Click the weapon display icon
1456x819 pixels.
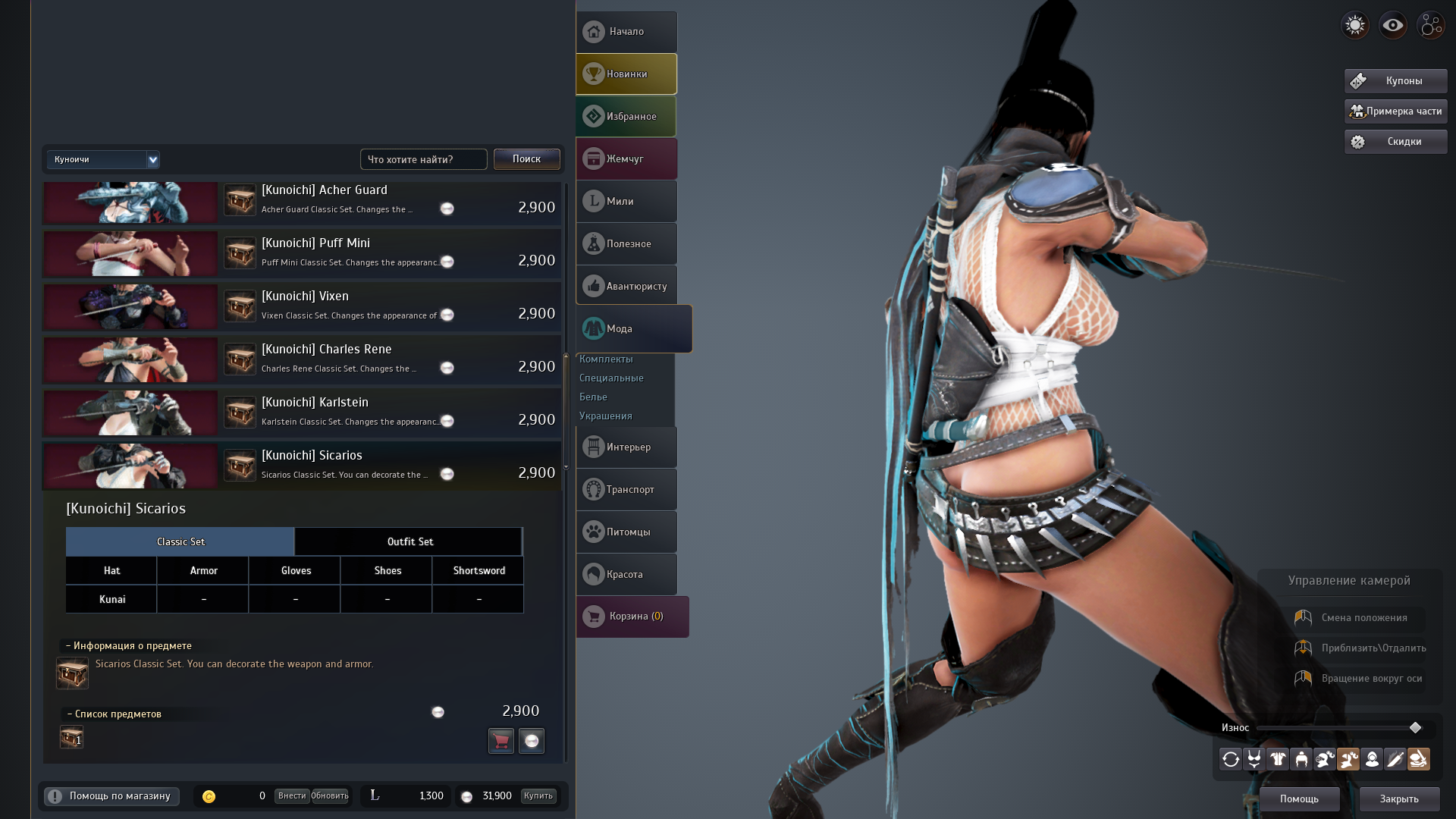pos(1395,758)
